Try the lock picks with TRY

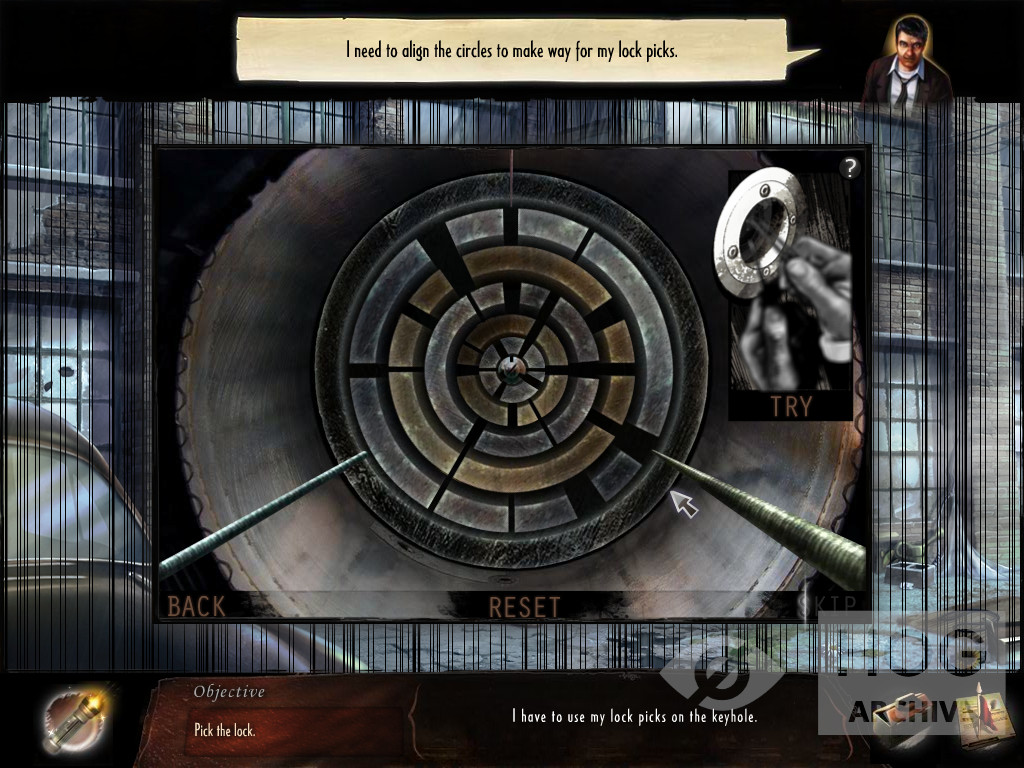coord(791,405)
